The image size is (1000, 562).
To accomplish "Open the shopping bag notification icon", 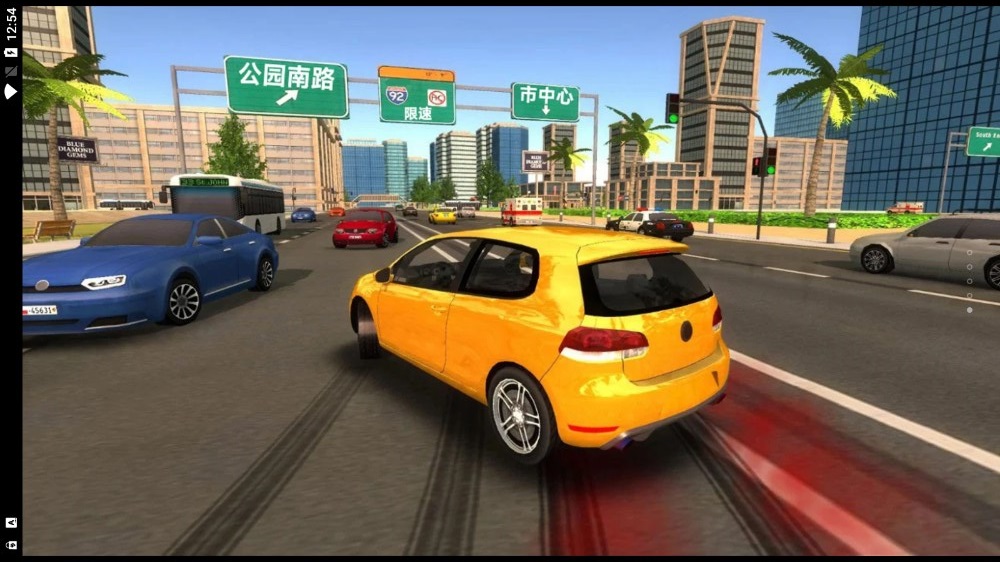I will (x=11, y=545).
